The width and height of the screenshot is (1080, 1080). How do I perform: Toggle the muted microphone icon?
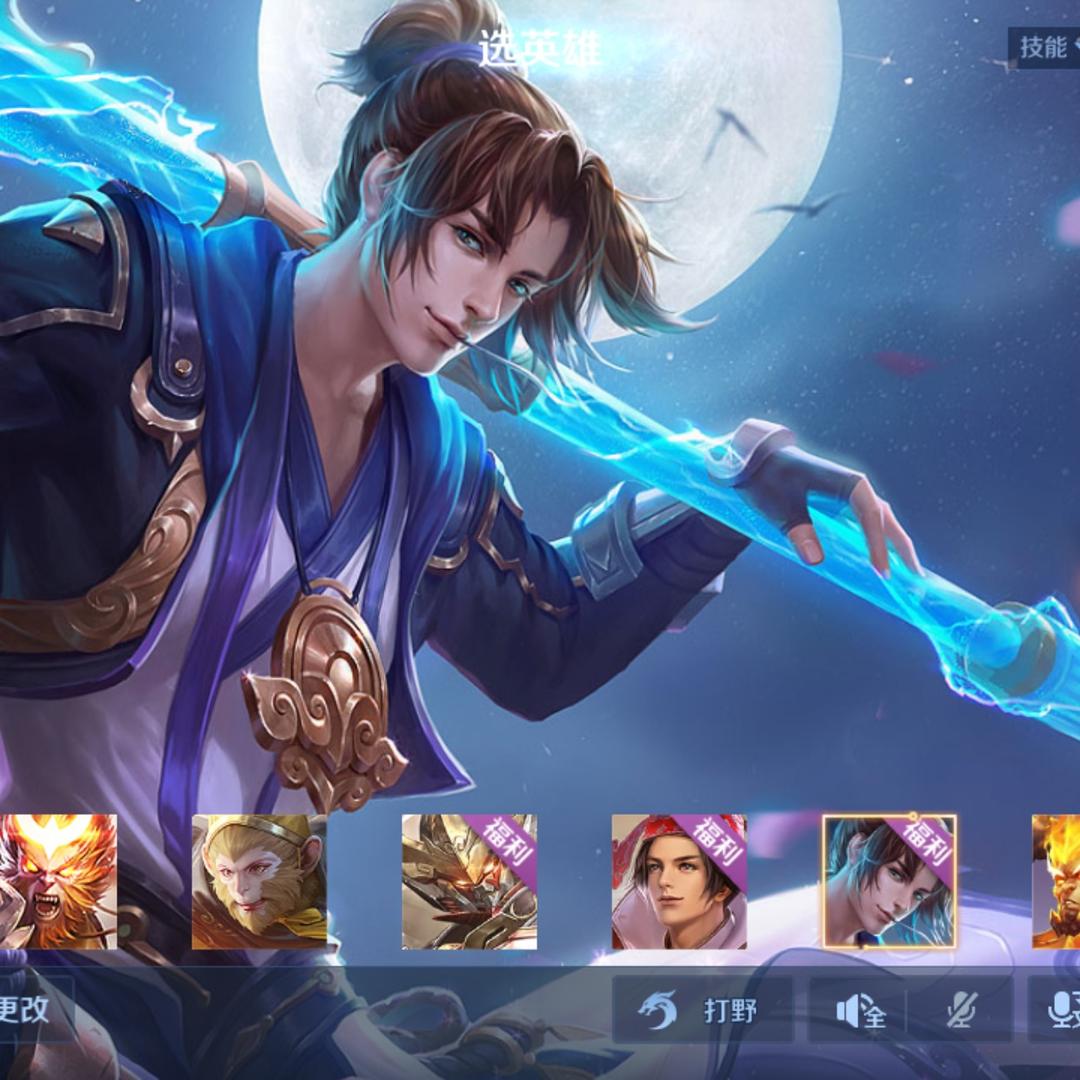tap(961, 1011)
